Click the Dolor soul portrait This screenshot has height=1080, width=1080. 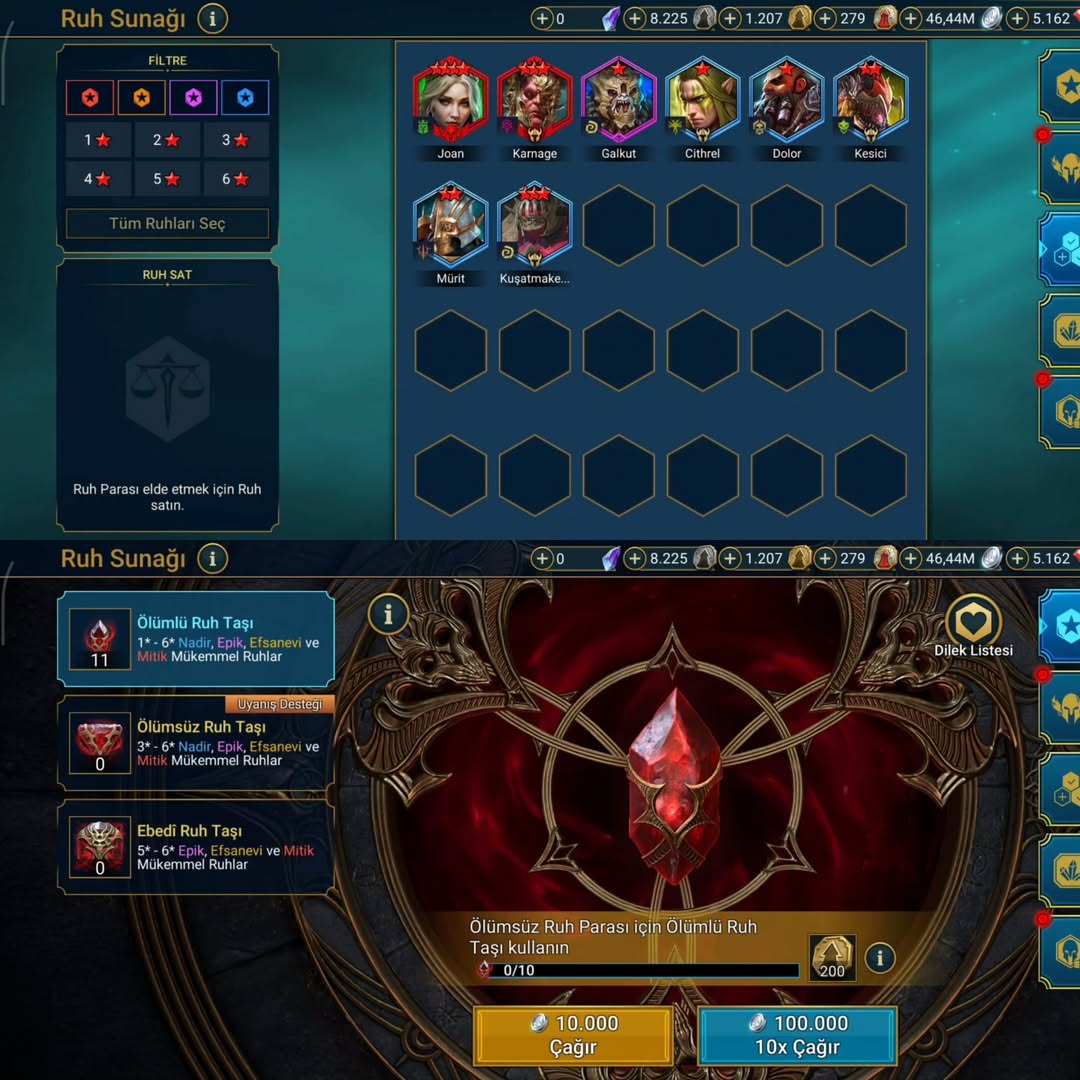787,101
